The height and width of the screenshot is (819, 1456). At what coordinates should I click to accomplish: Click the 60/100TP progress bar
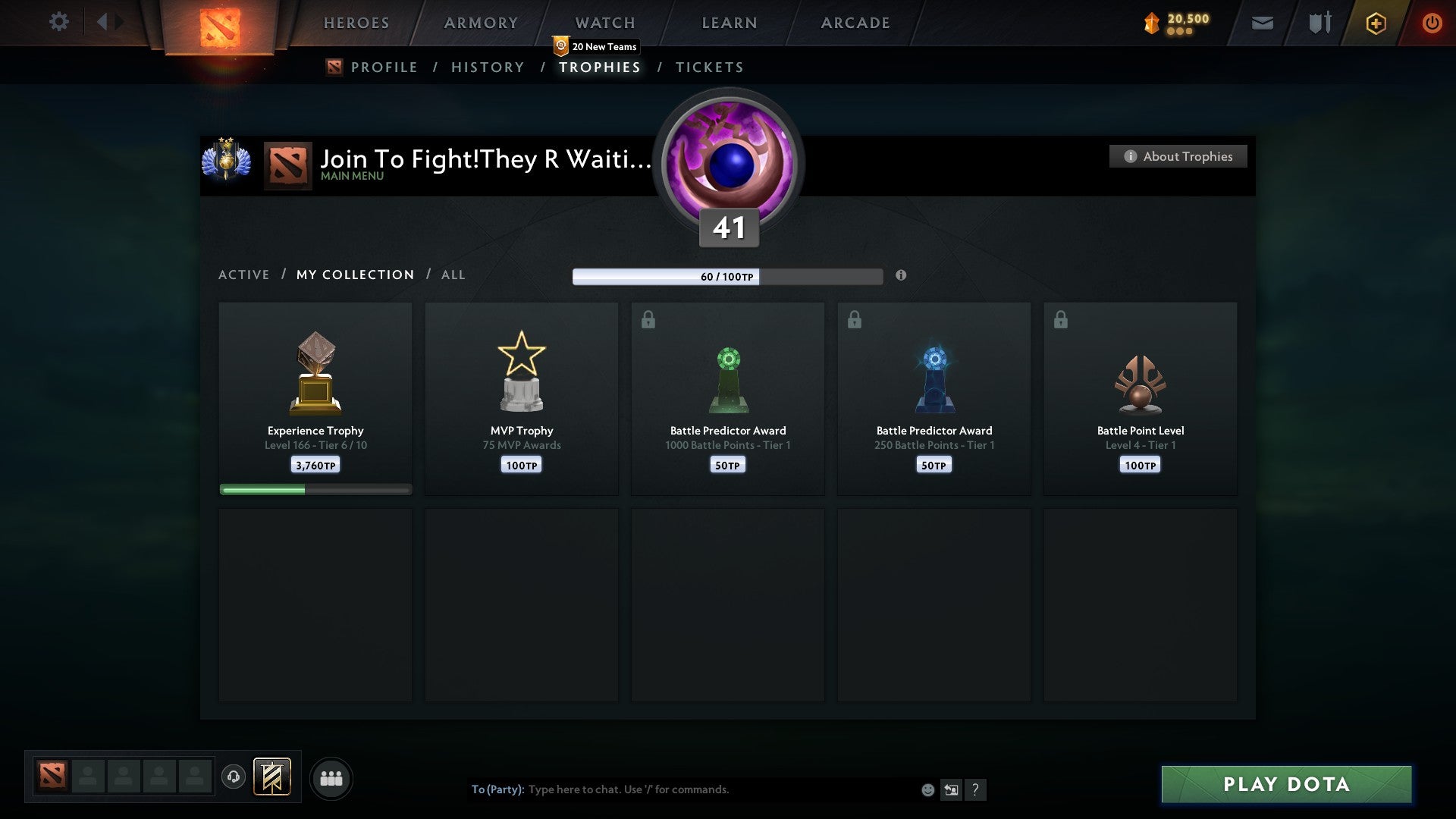(x=726, y=277)
